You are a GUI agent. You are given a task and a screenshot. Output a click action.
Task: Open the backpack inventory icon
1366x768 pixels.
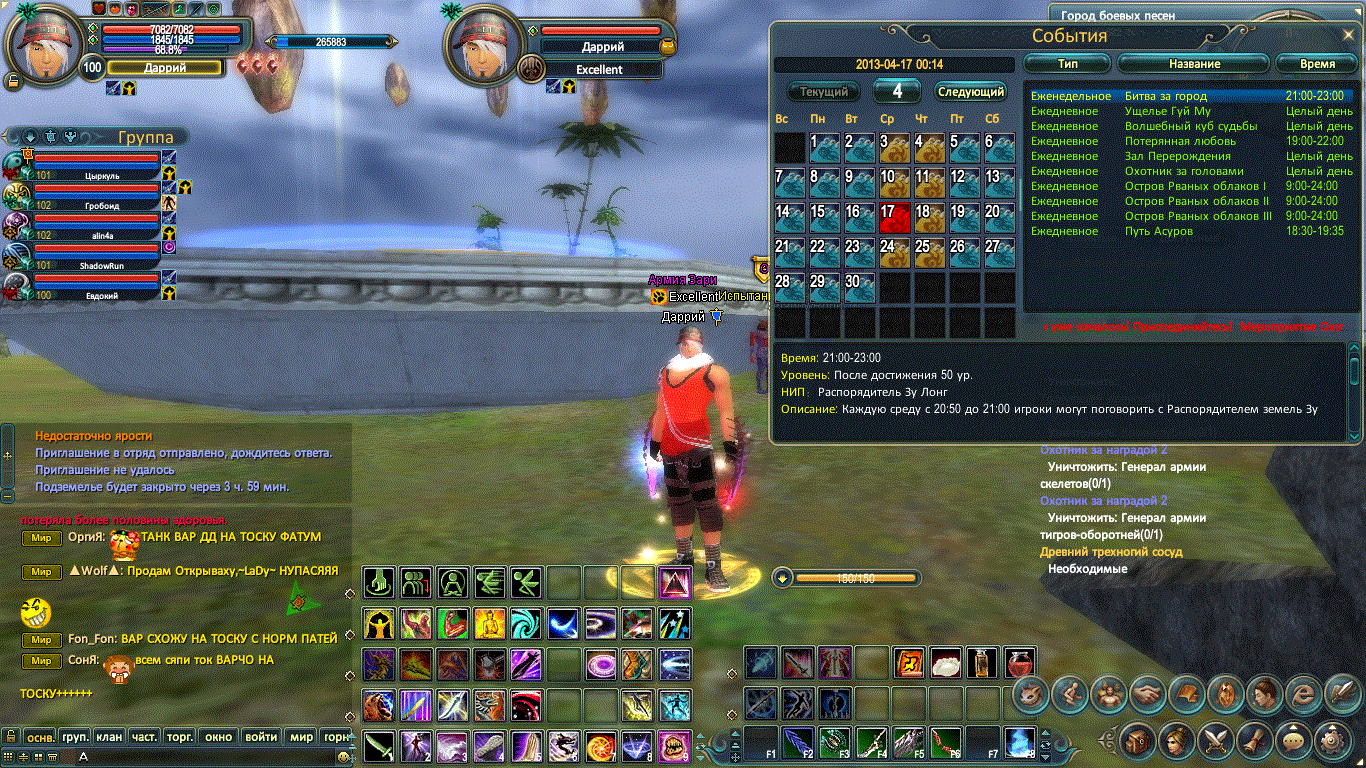1137,741
